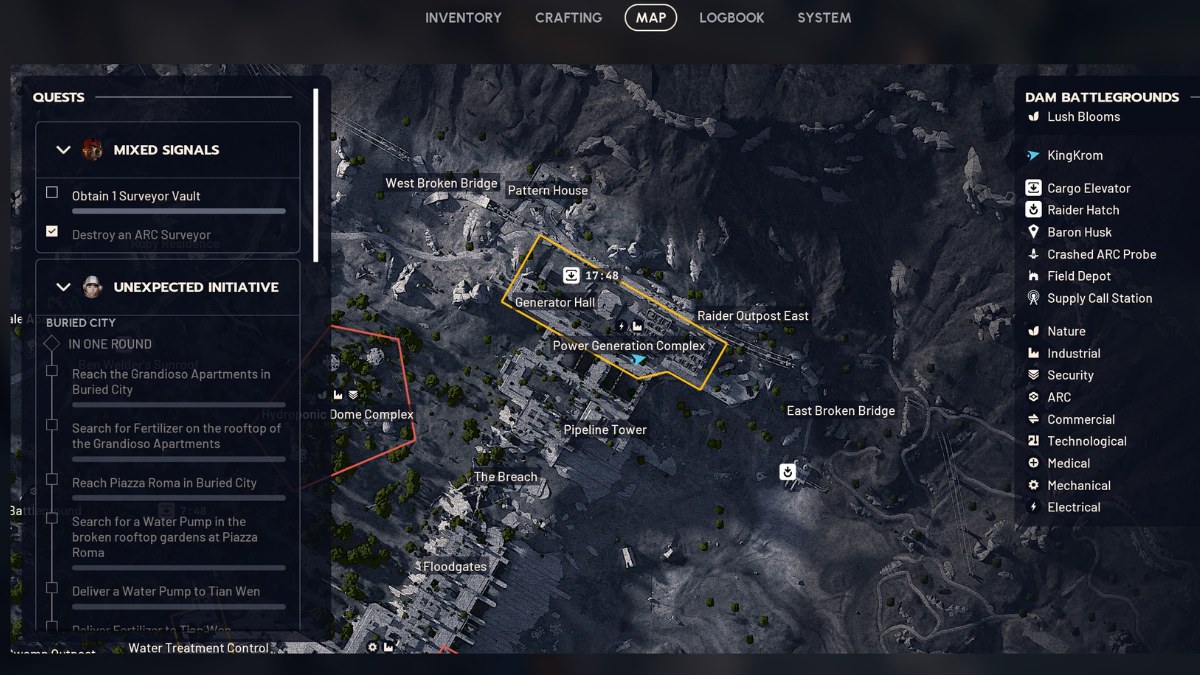Toggle the Raider Hatch legend entry
Screen dimensions: 1200x675
[1082, 210]
